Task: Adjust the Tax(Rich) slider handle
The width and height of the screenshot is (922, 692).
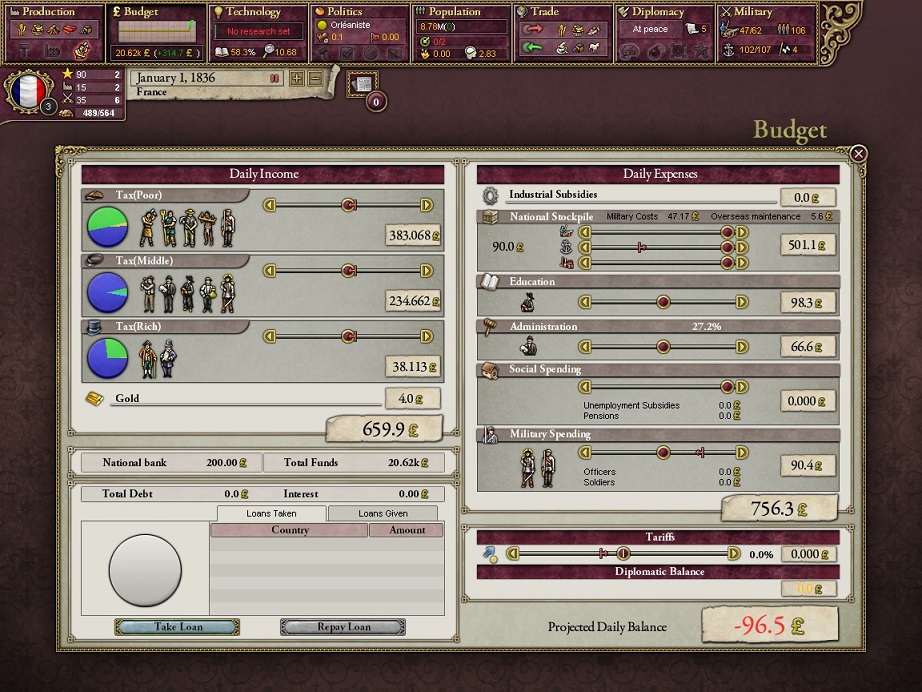Action: tap(348, 336)
